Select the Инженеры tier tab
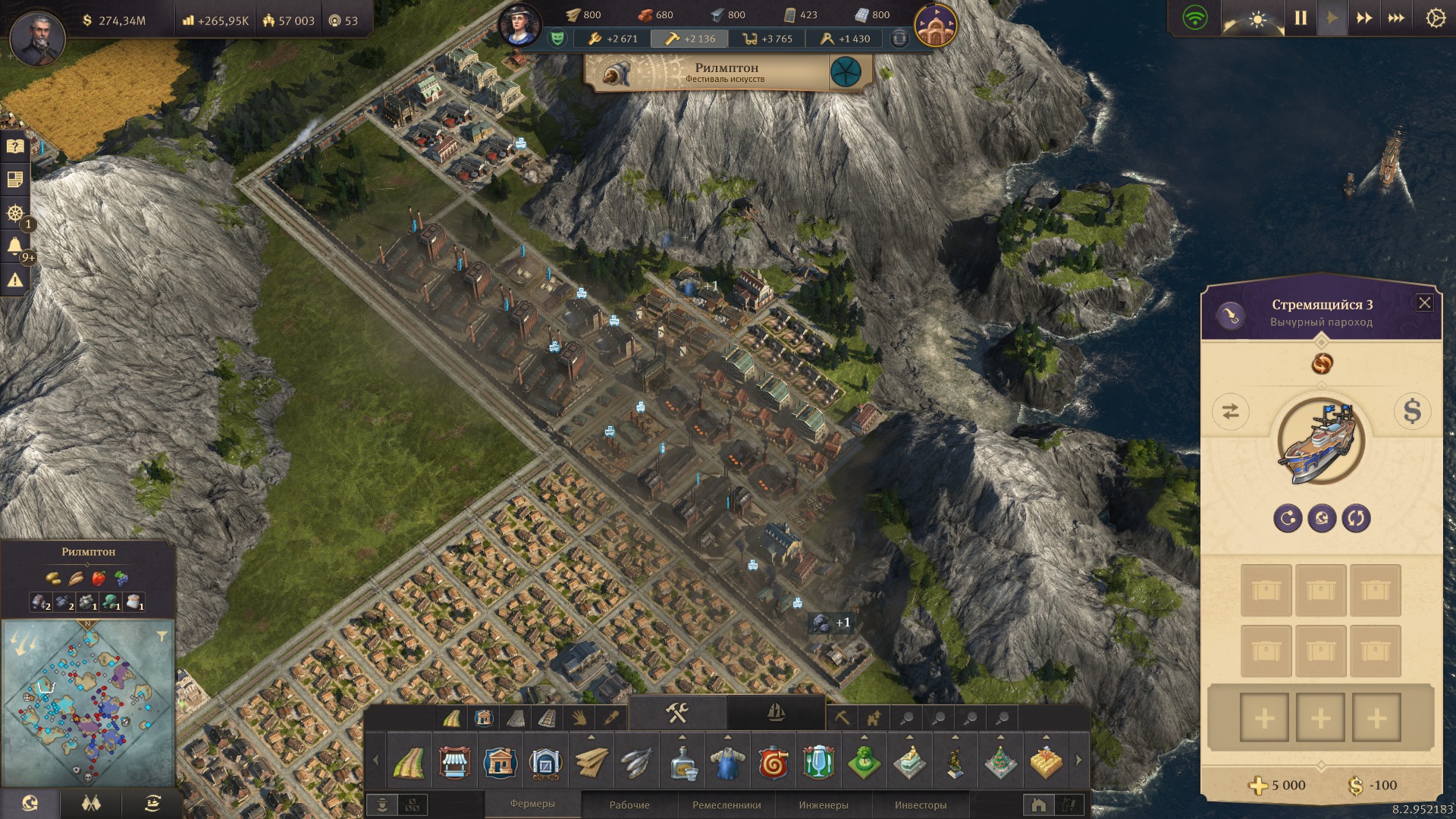The image size is (1456, 819). point(824,805)
